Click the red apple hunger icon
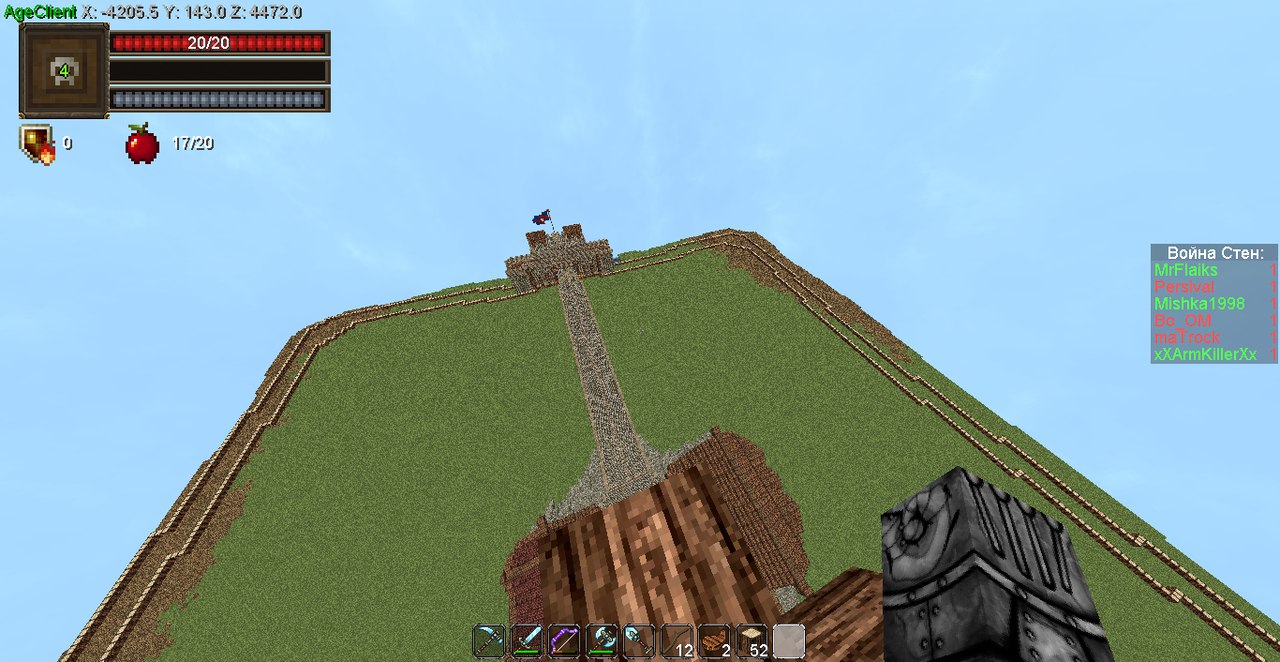Screen dimensions: 1280x662 coord(142,144)
